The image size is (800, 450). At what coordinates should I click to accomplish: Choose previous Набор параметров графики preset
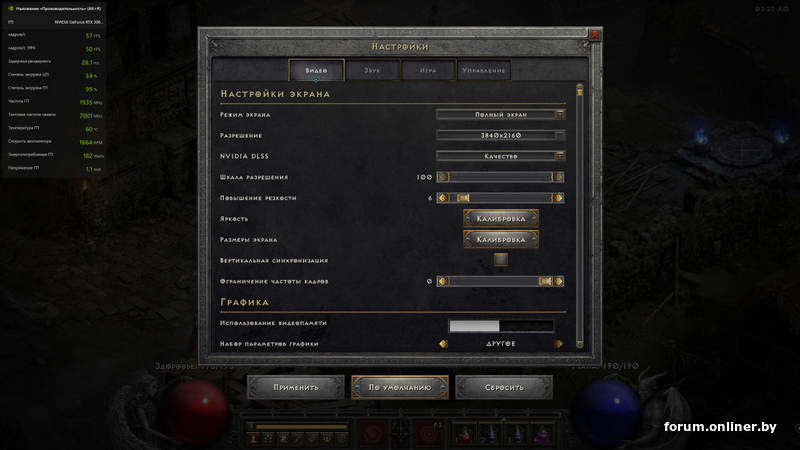[443, 344]
